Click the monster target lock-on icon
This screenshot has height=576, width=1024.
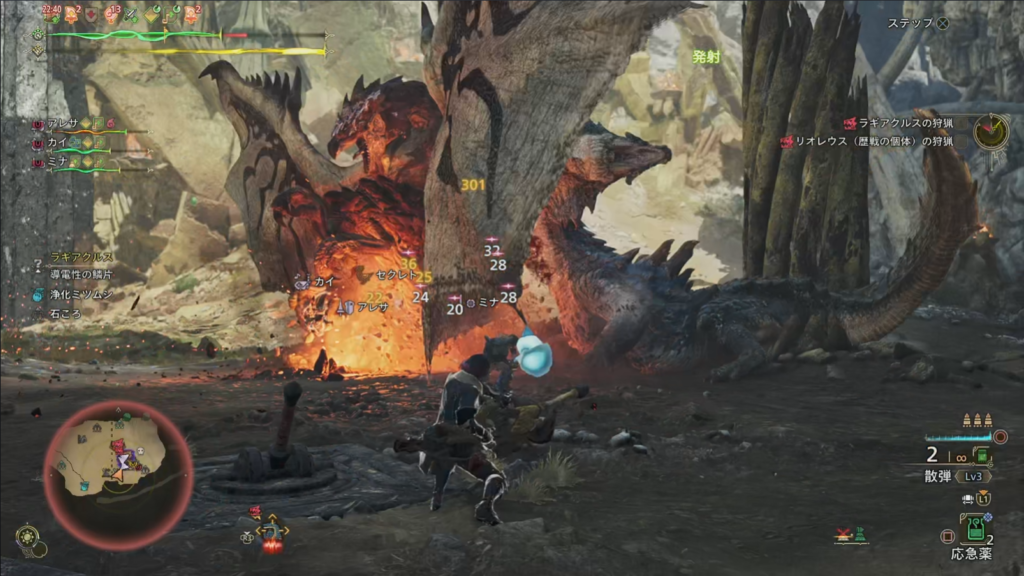click(271, 531)
